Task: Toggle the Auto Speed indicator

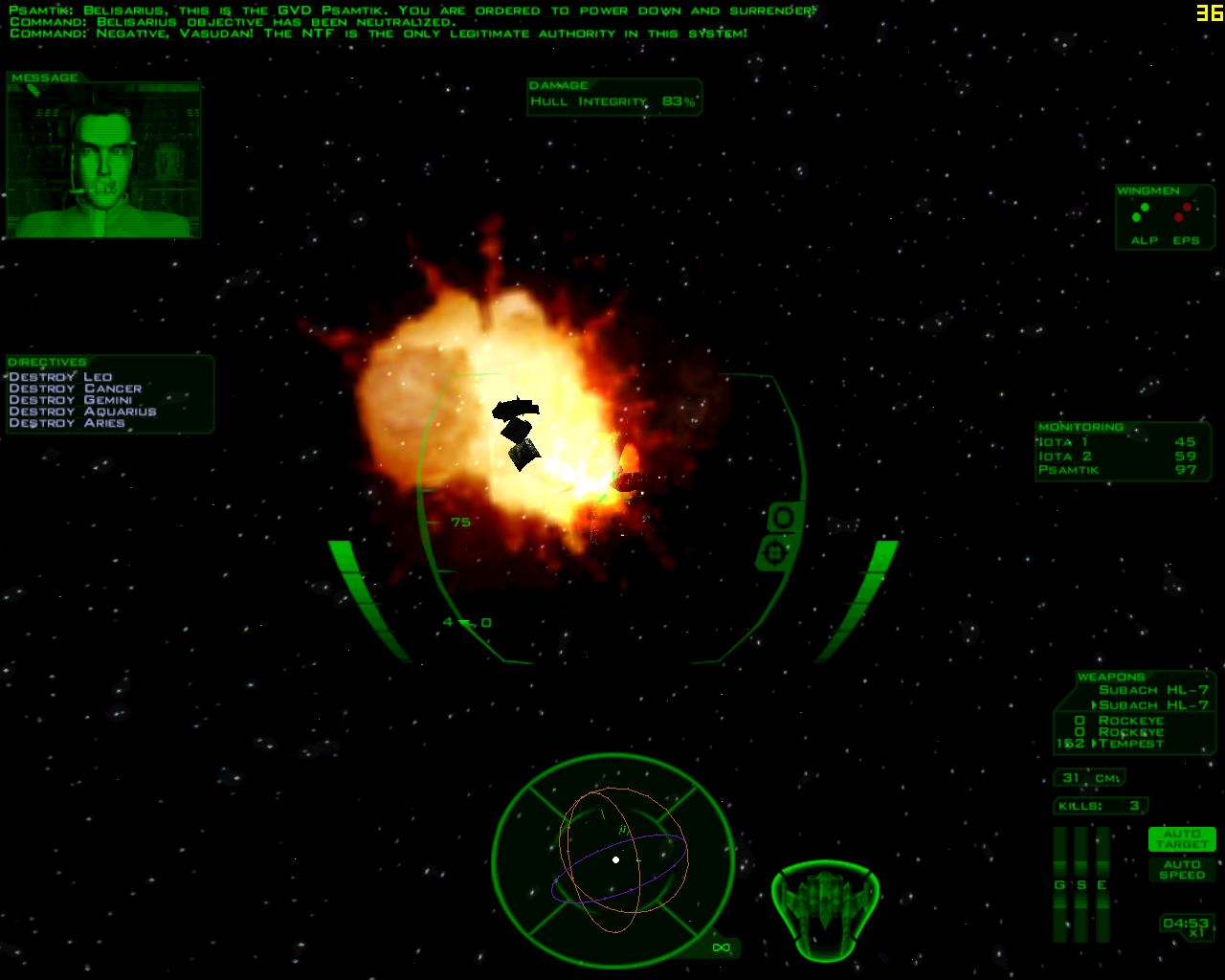Action: click(1182, 870)
